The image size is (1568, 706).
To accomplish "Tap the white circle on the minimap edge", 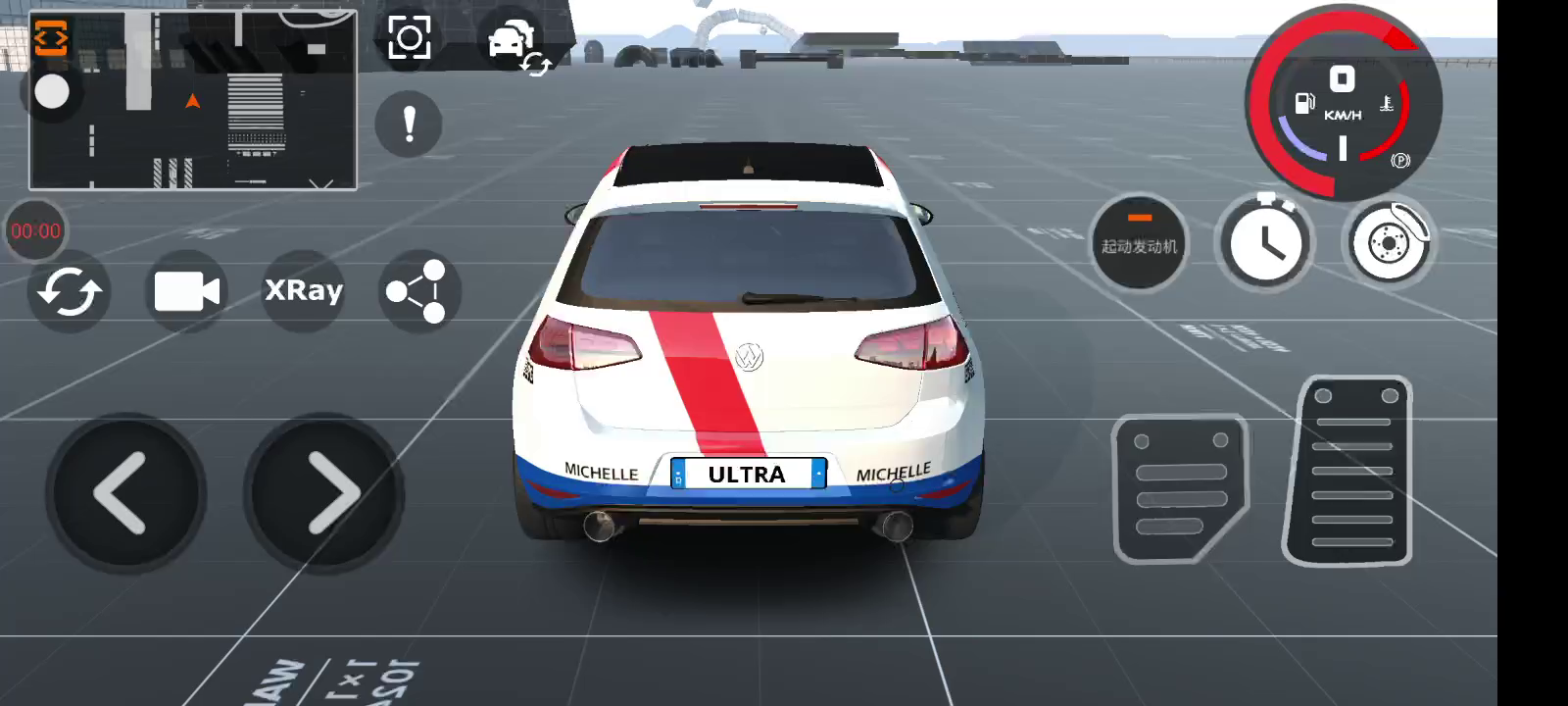I will 52,92.
